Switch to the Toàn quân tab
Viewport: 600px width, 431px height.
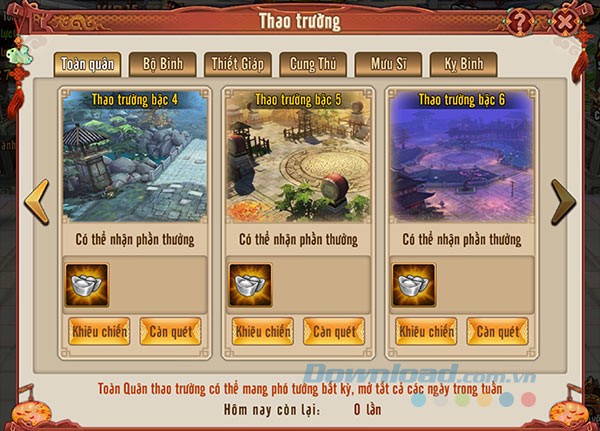pos(86,64)
